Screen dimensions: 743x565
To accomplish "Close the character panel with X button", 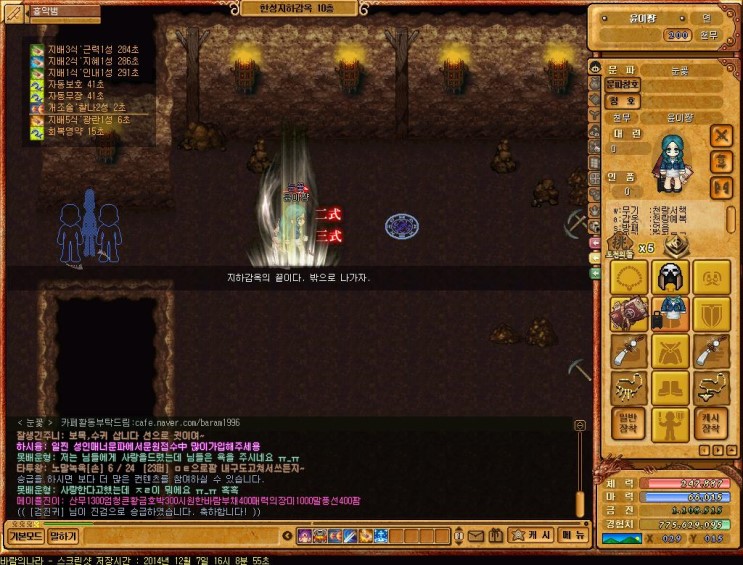I will (x=721, y=135).
